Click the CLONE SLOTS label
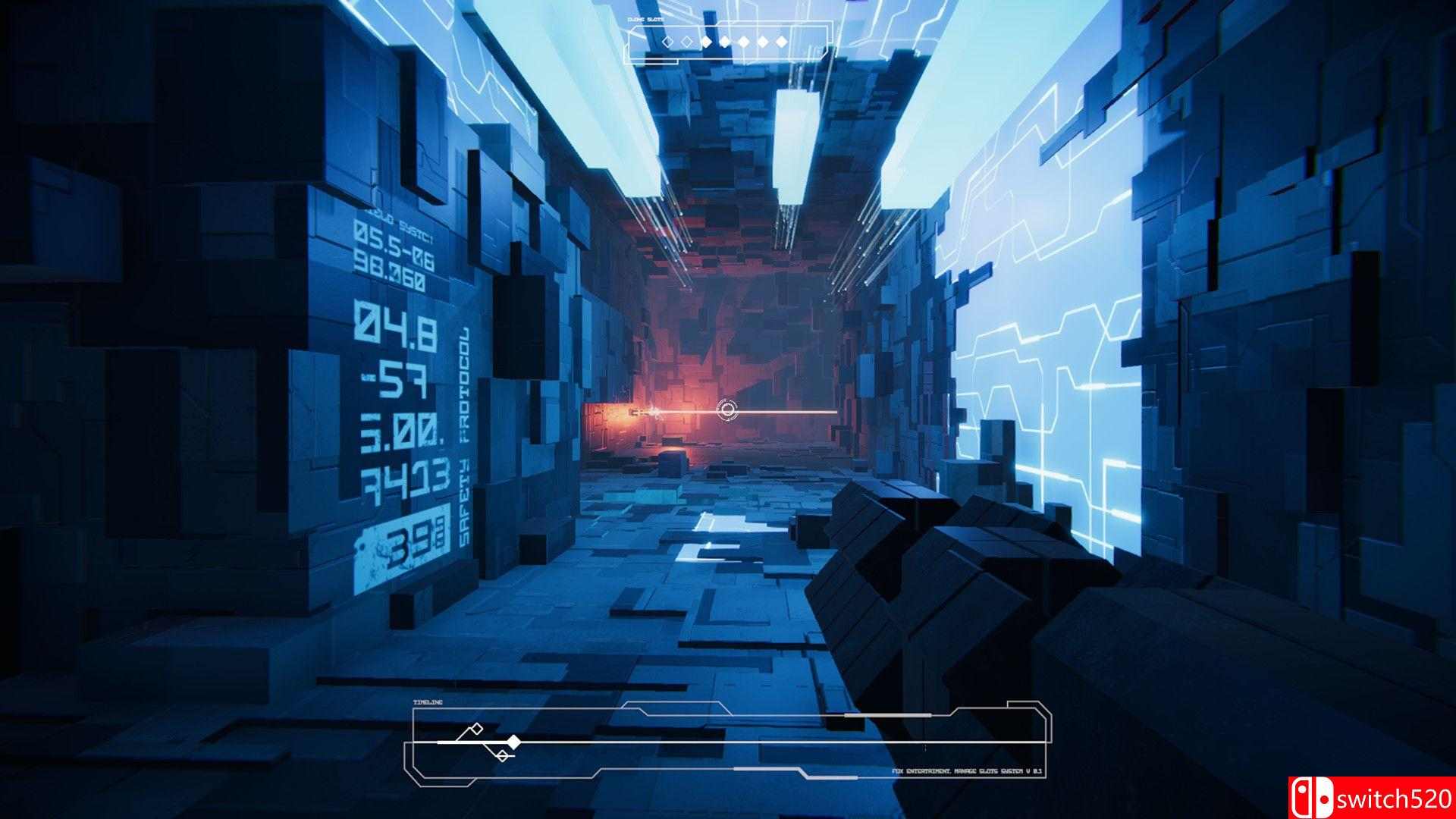This screenshot has height=819, width=1456. tap(645, 20)
